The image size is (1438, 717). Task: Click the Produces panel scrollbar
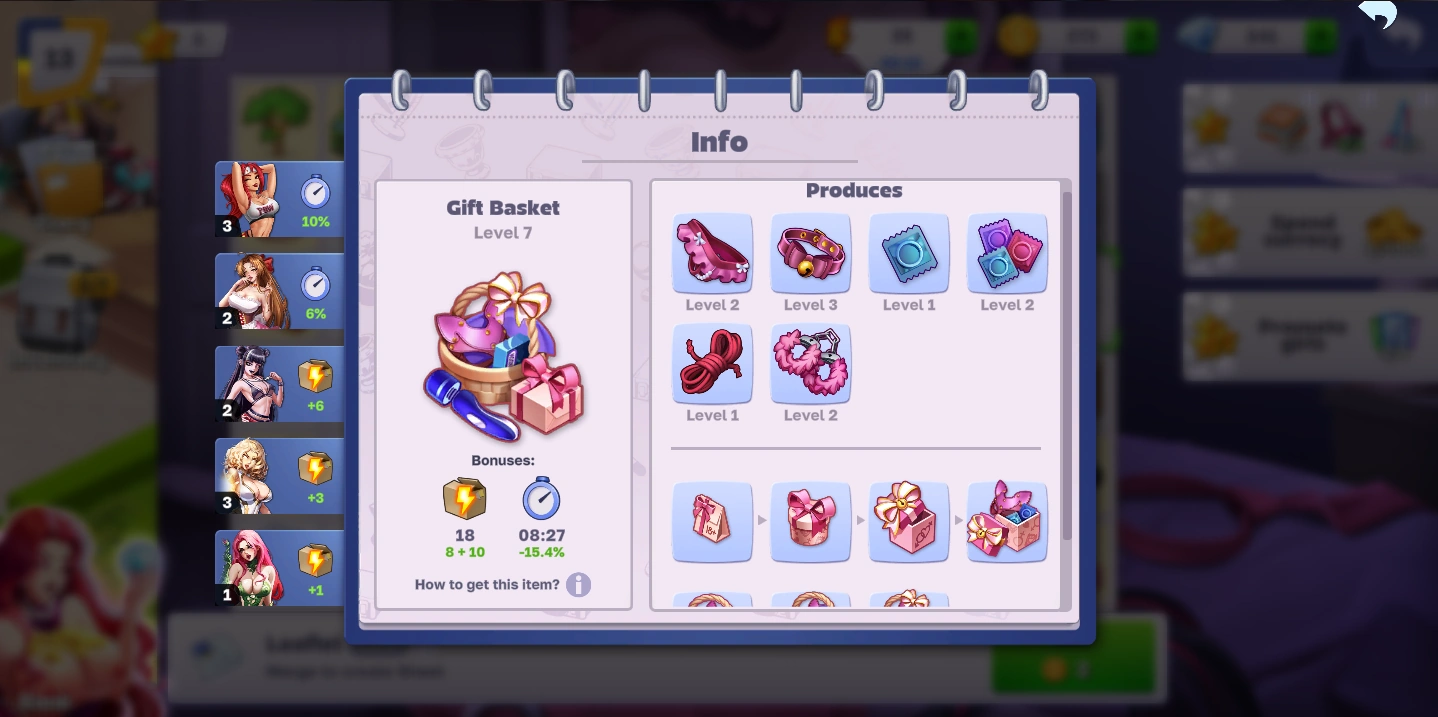[1066, 360]
